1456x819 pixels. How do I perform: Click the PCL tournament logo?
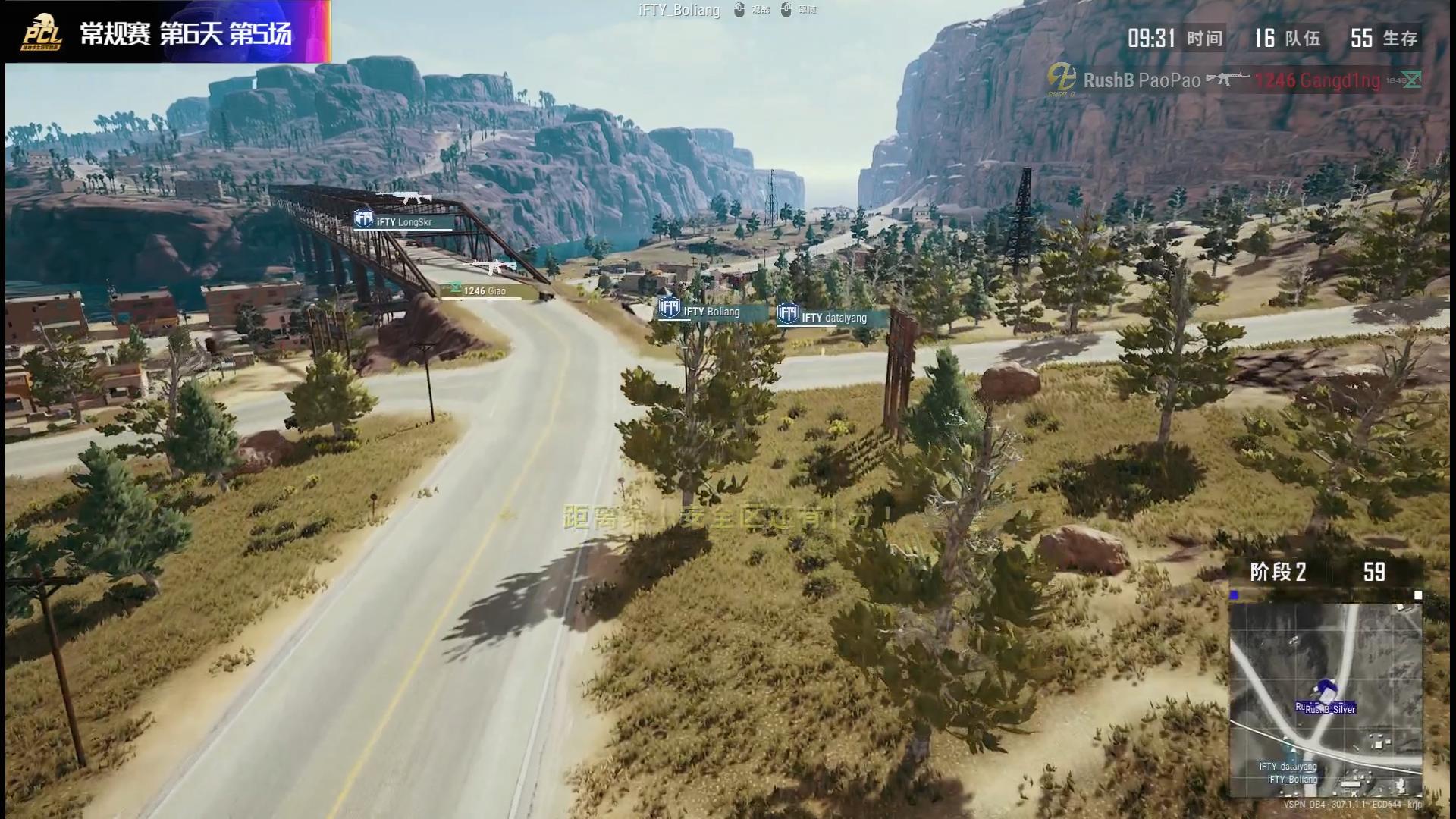[x=42, y=33]
